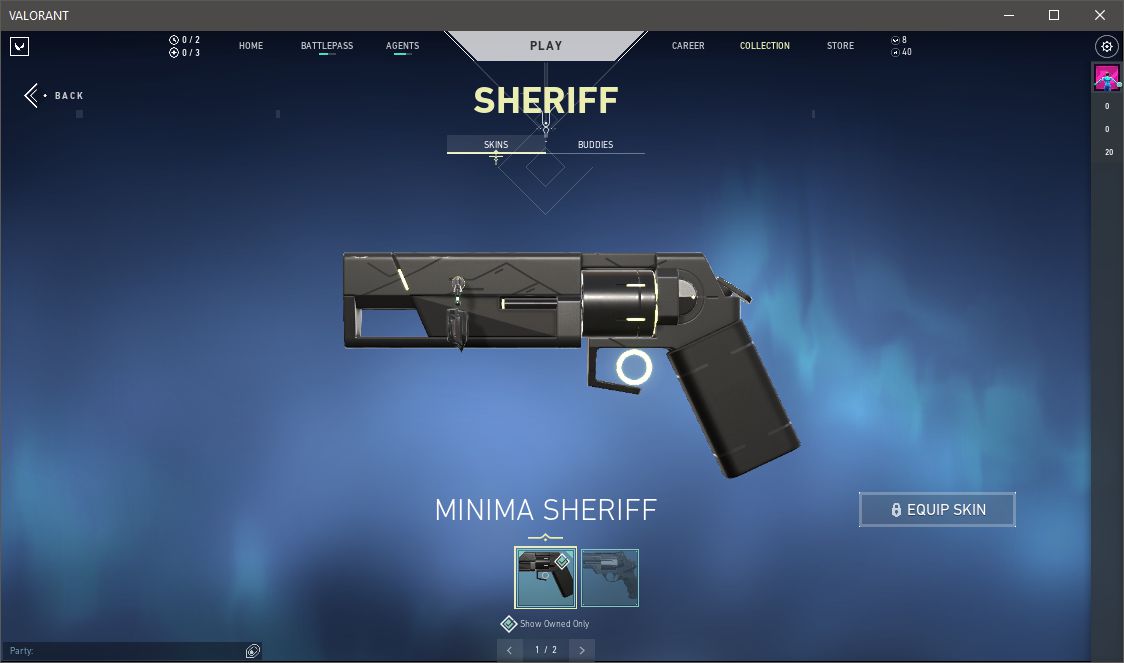Open the Store menu
The height and width of the screenshot is (663, 1124).
click(840, 46)
